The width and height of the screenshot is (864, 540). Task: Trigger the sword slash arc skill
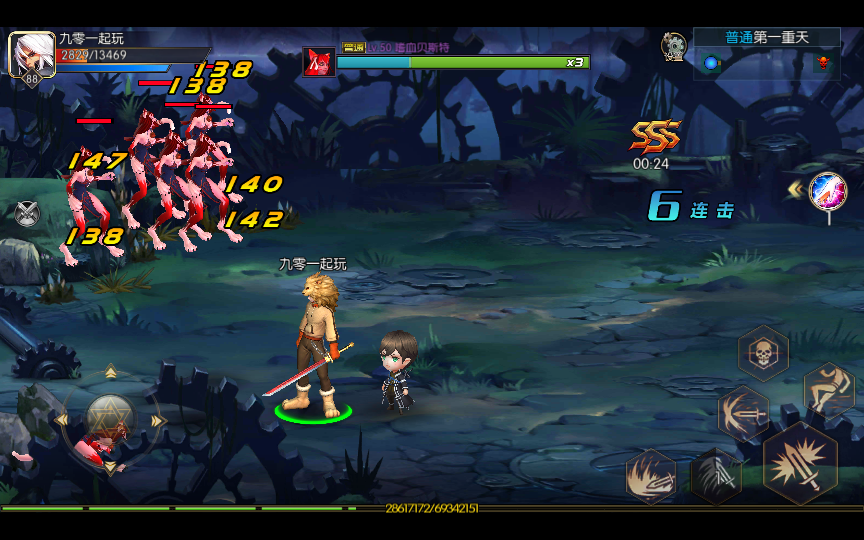coord(742,412)
